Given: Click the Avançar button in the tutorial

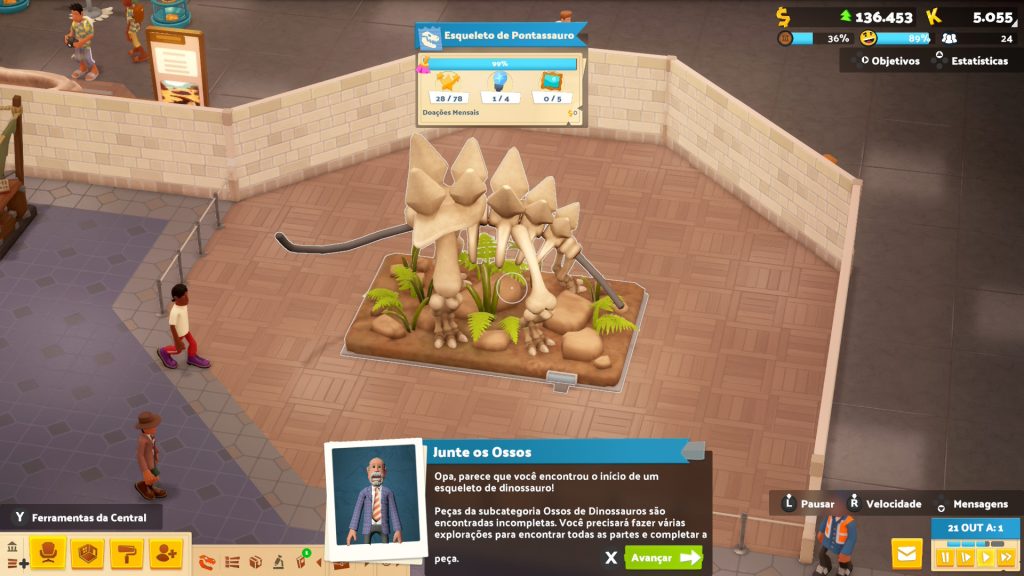Looking at the screenshot, I should click(663, 557).
